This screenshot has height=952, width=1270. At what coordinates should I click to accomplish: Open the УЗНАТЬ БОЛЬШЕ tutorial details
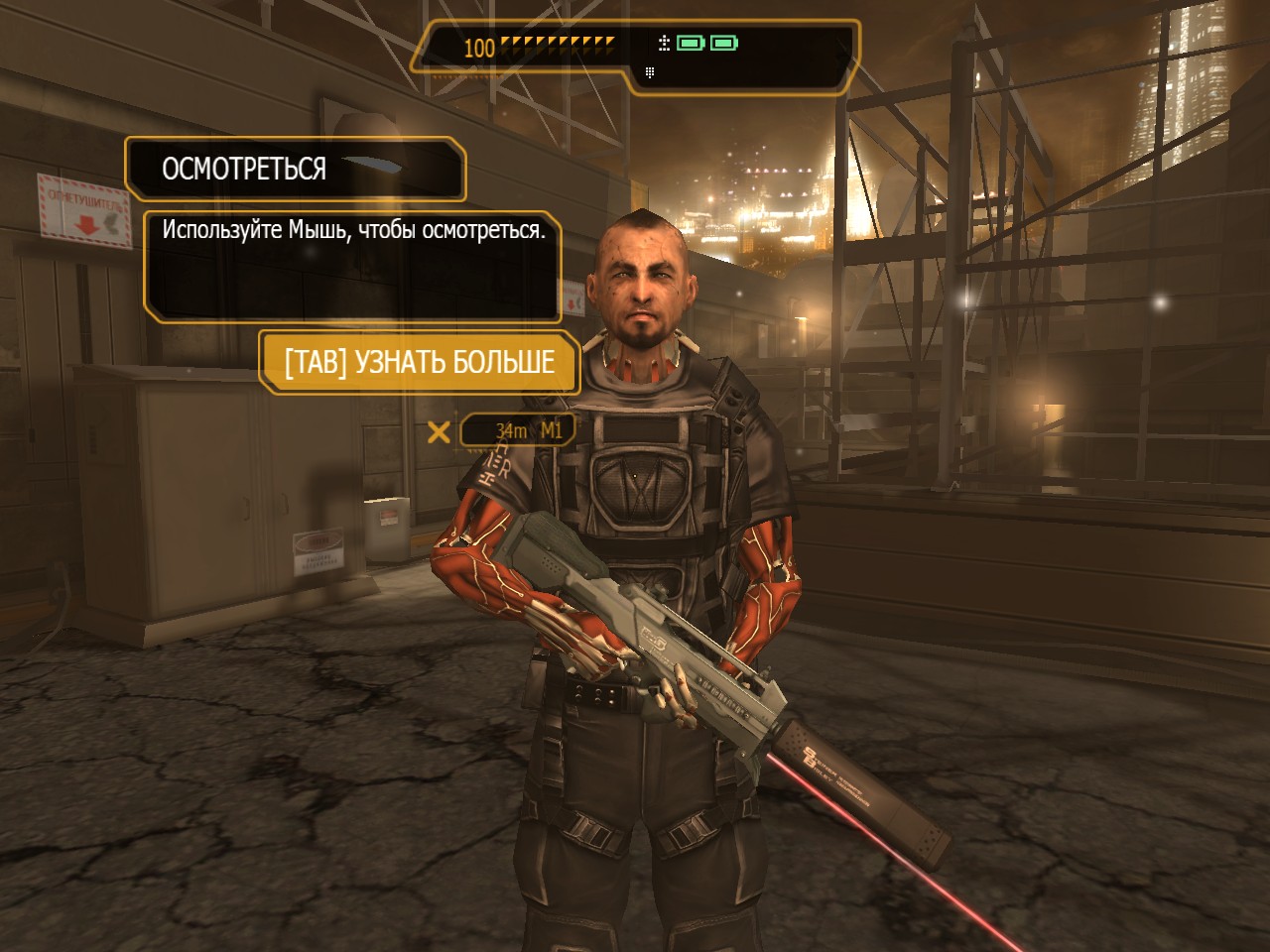[x=419, y=362]
